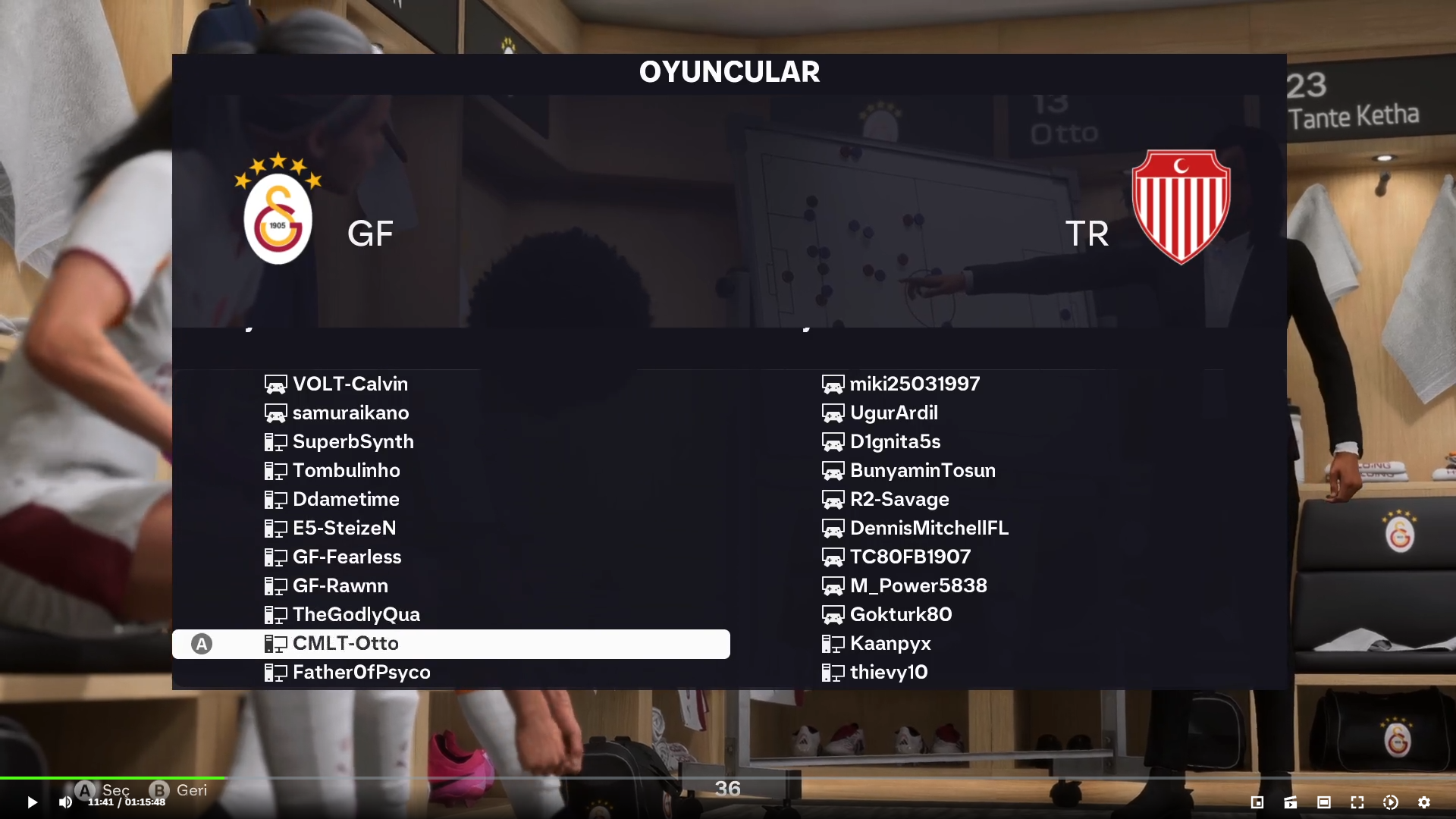Choose FatherOfPsyco at the list bottom

pos(361,672)
